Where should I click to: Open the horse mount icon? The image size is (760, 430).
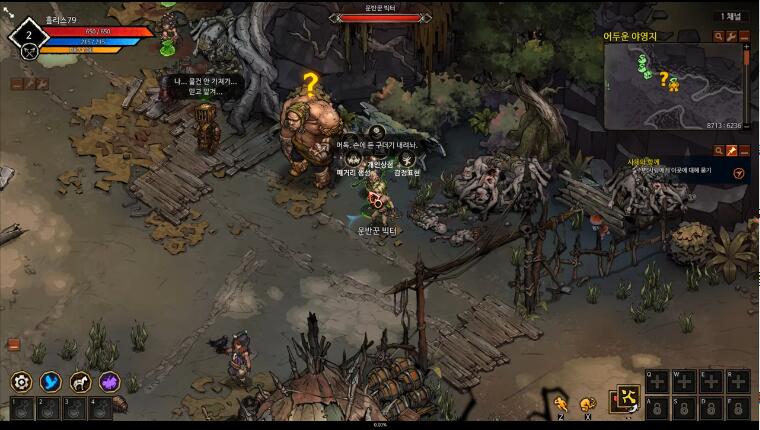click(x=80, y=381)
